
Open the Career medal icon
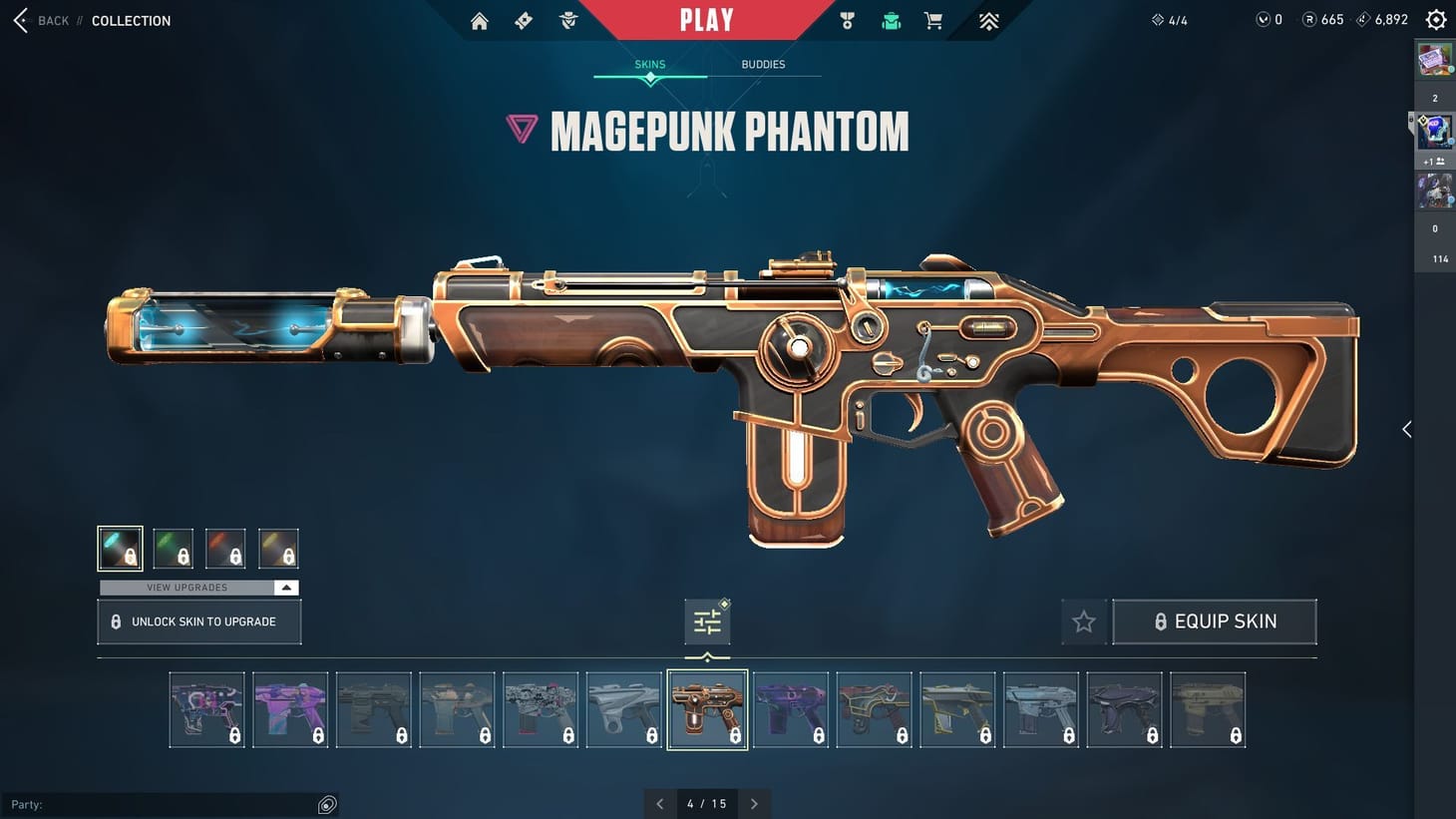tap(846, 20)
